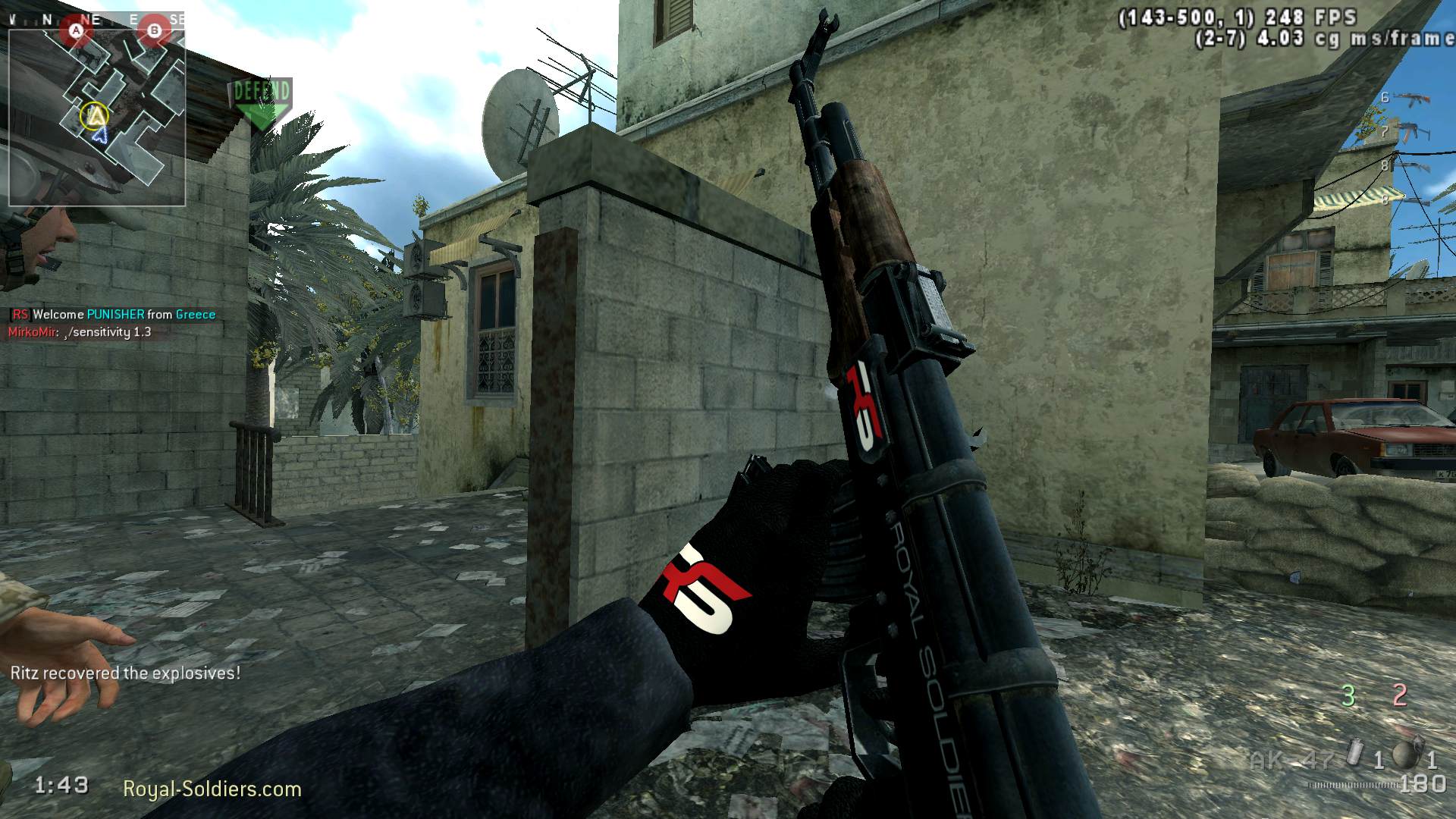Select bomb site A marker on minimap
The image size is (1456, 819).
(76, 31)
